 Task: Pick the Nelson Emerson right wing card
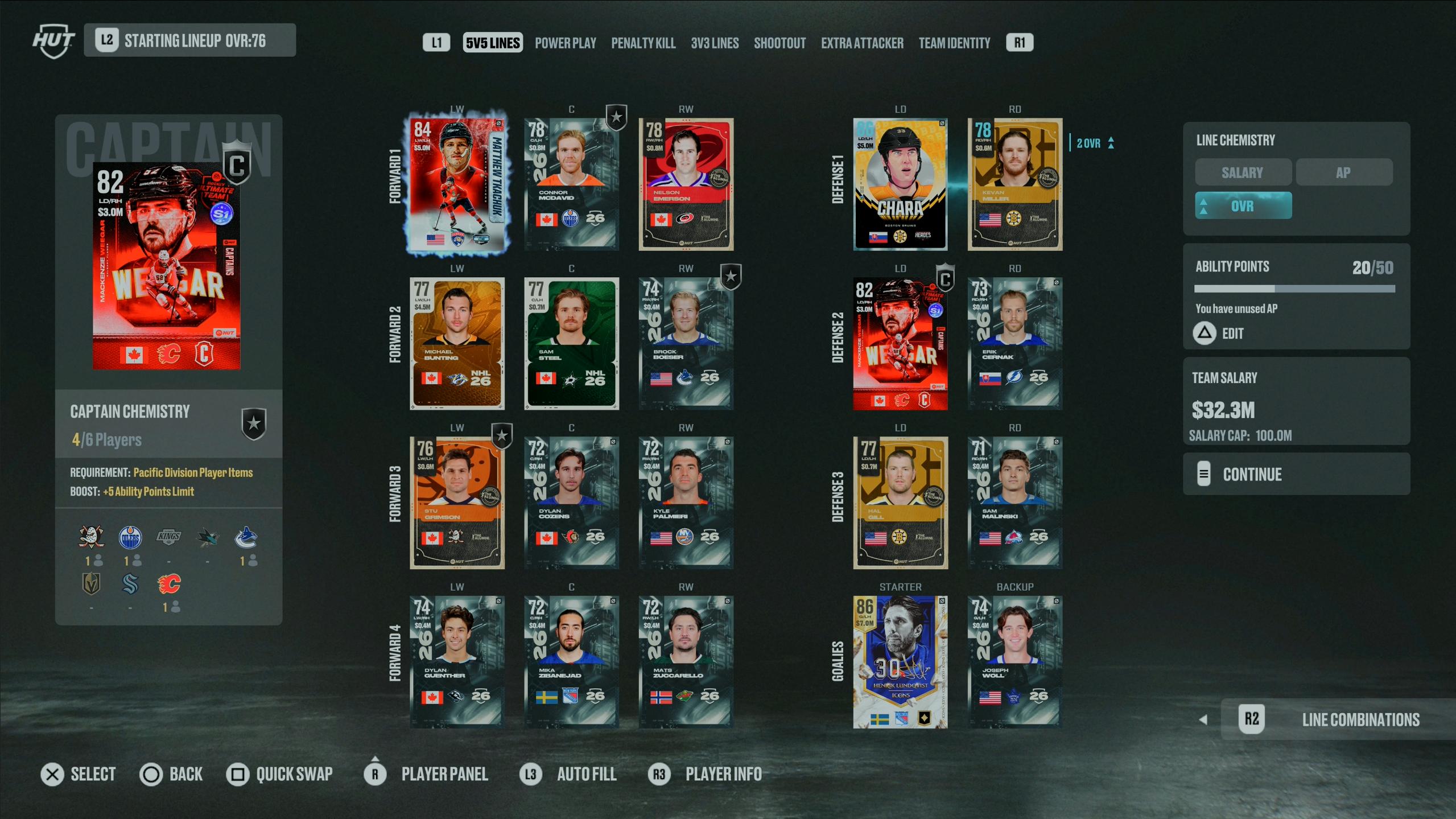pyautogui.click(x=686, y=184)
